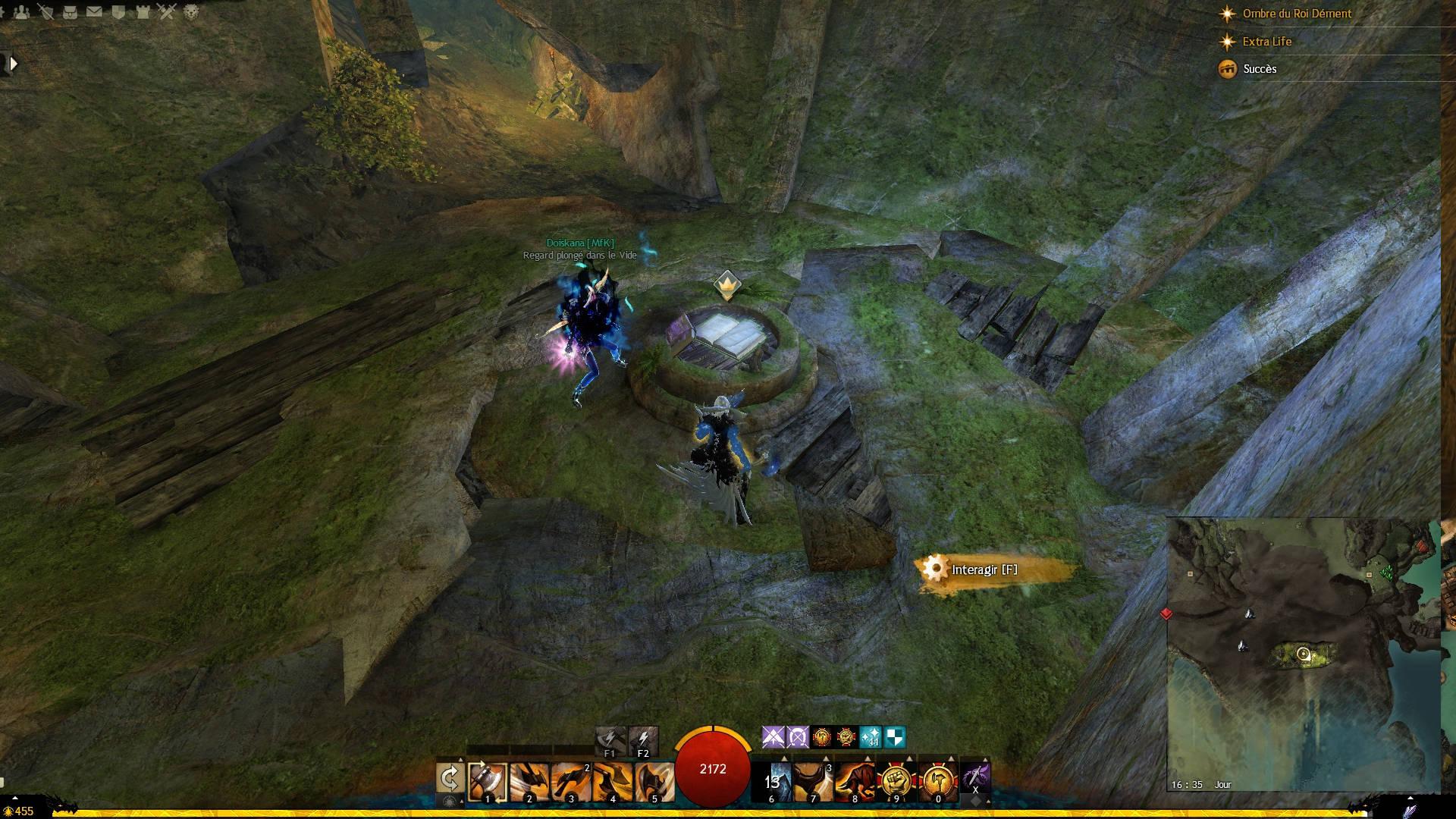The image size is (1456, 819).
Task: Click the Interagir interaction prompt
Action: point(984,570)
